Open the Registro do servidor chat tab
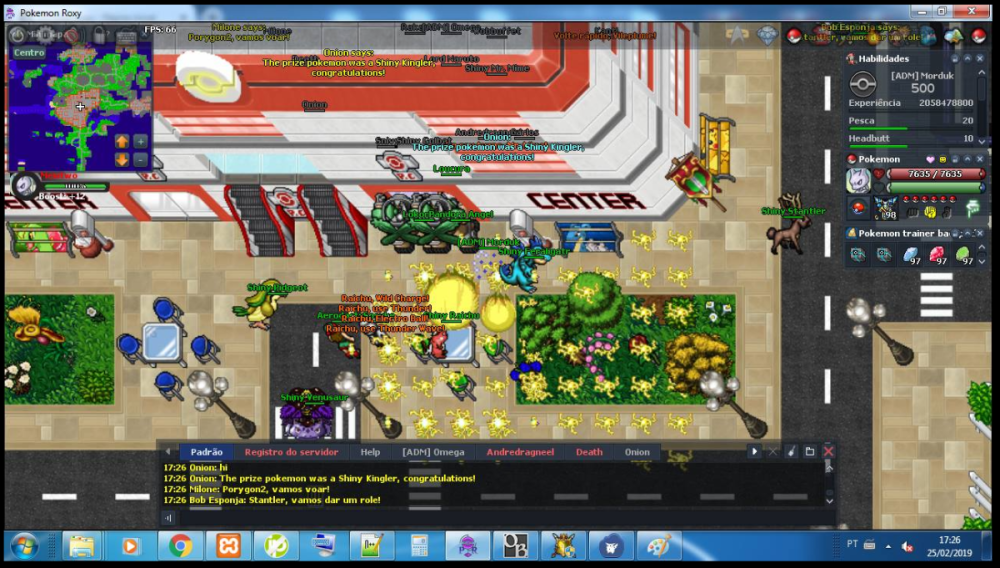The image size is (1000, 568). click(x=291, y=452)
